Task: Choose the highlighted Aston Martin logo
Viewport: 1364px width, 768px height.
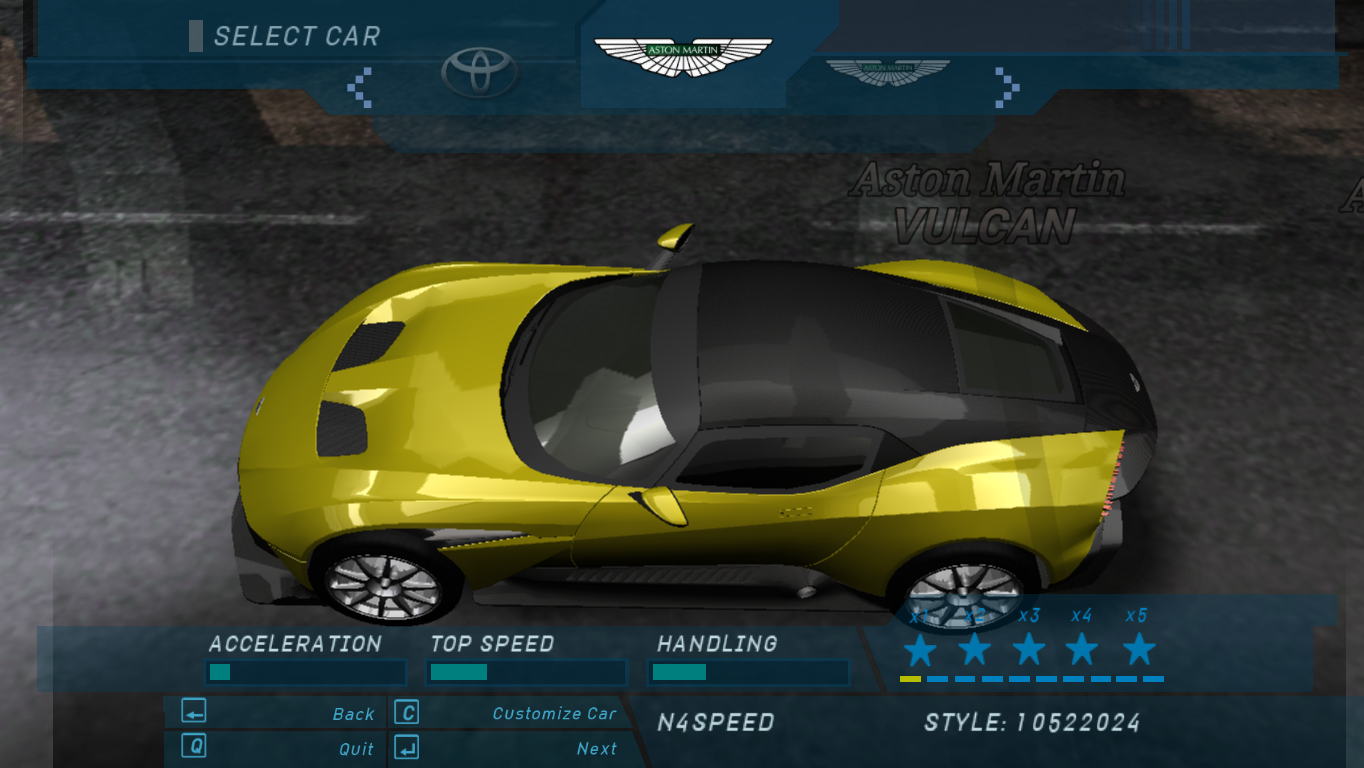Action: pos(683,57)
